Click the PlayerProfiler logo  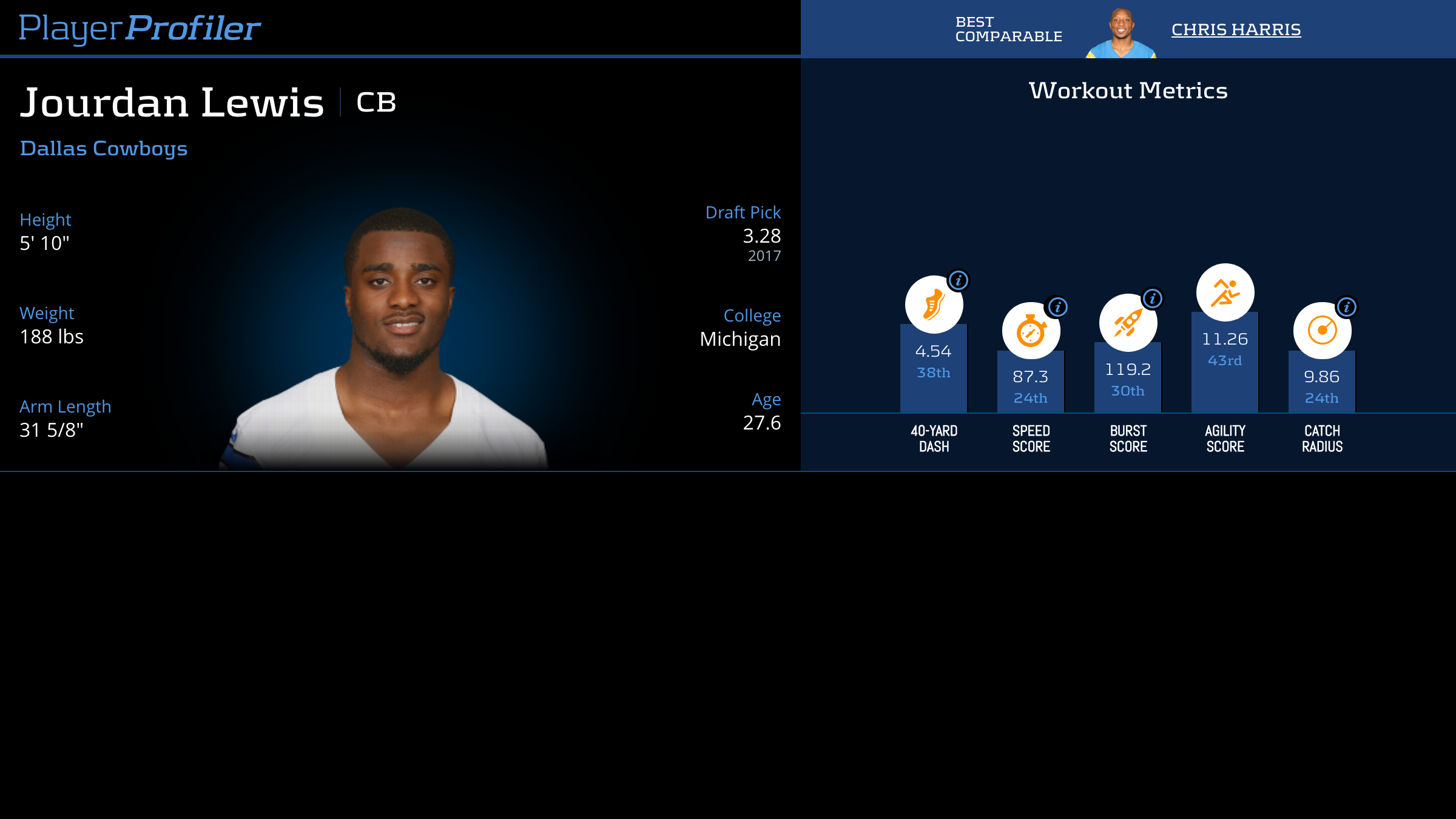140,29
